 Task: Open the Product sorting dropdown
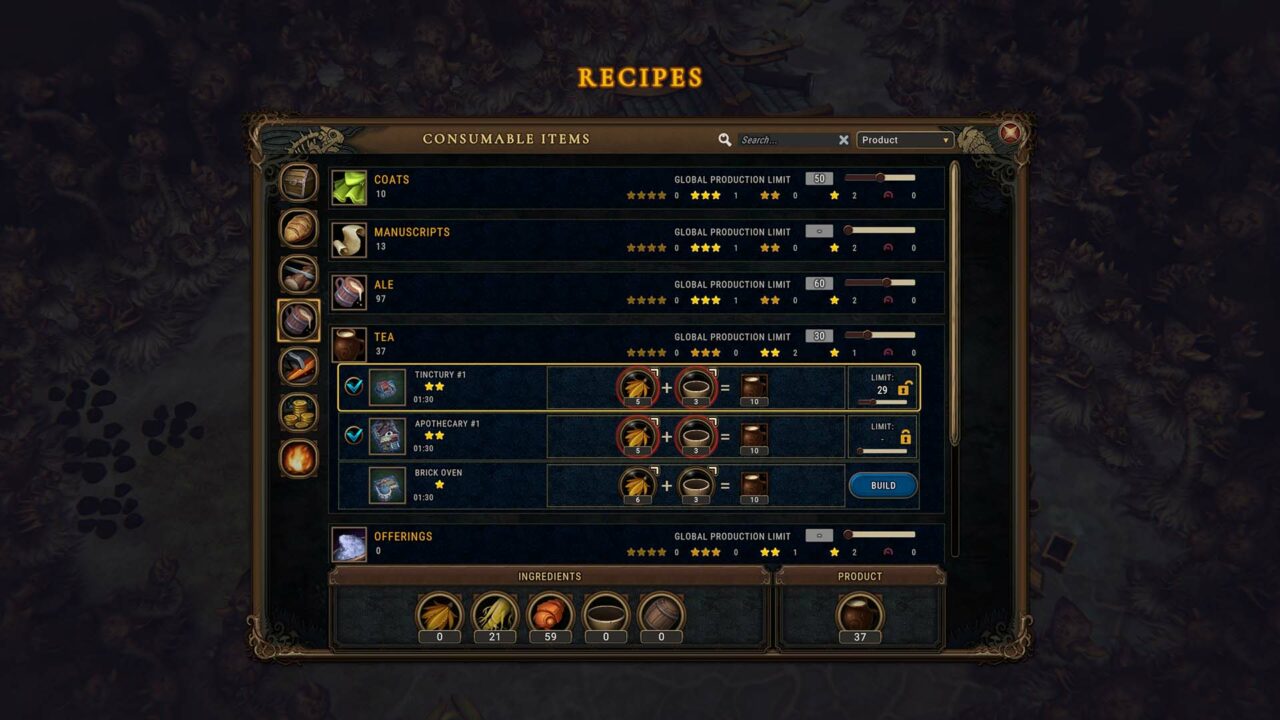pos(903,140)
